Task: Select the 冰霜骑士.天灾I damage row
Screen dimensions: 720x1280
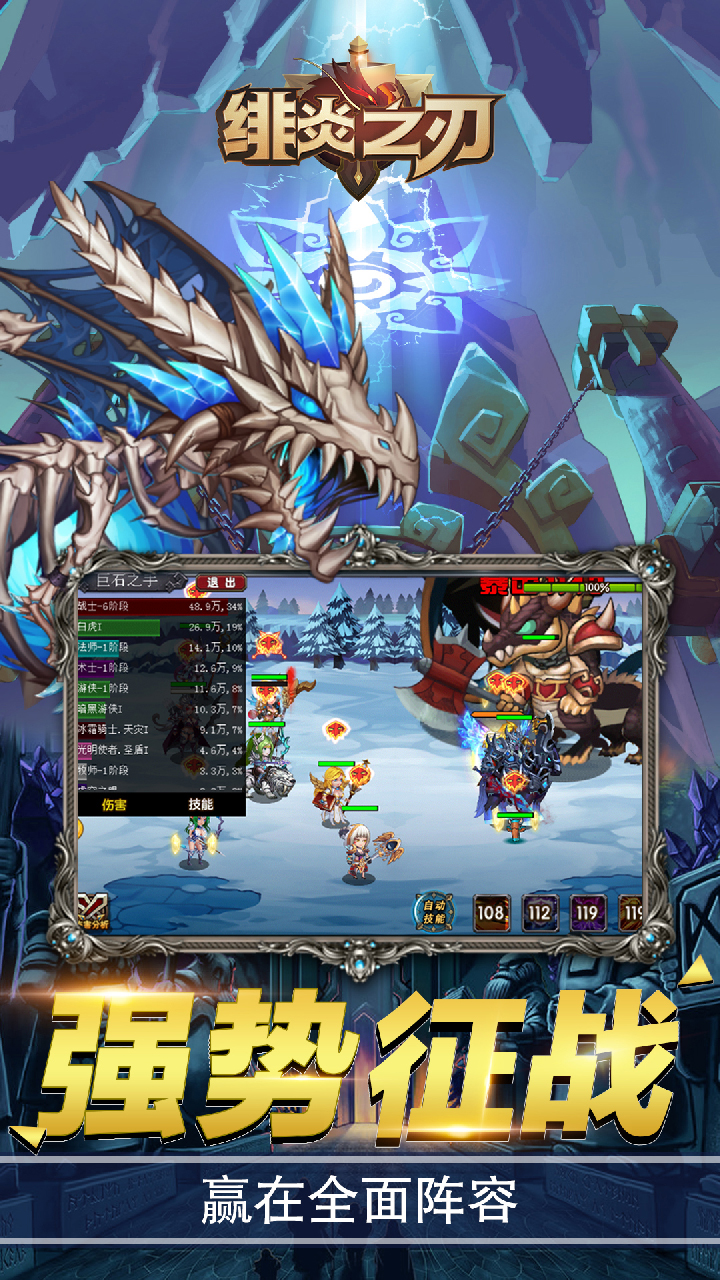Action: (161, 729)
